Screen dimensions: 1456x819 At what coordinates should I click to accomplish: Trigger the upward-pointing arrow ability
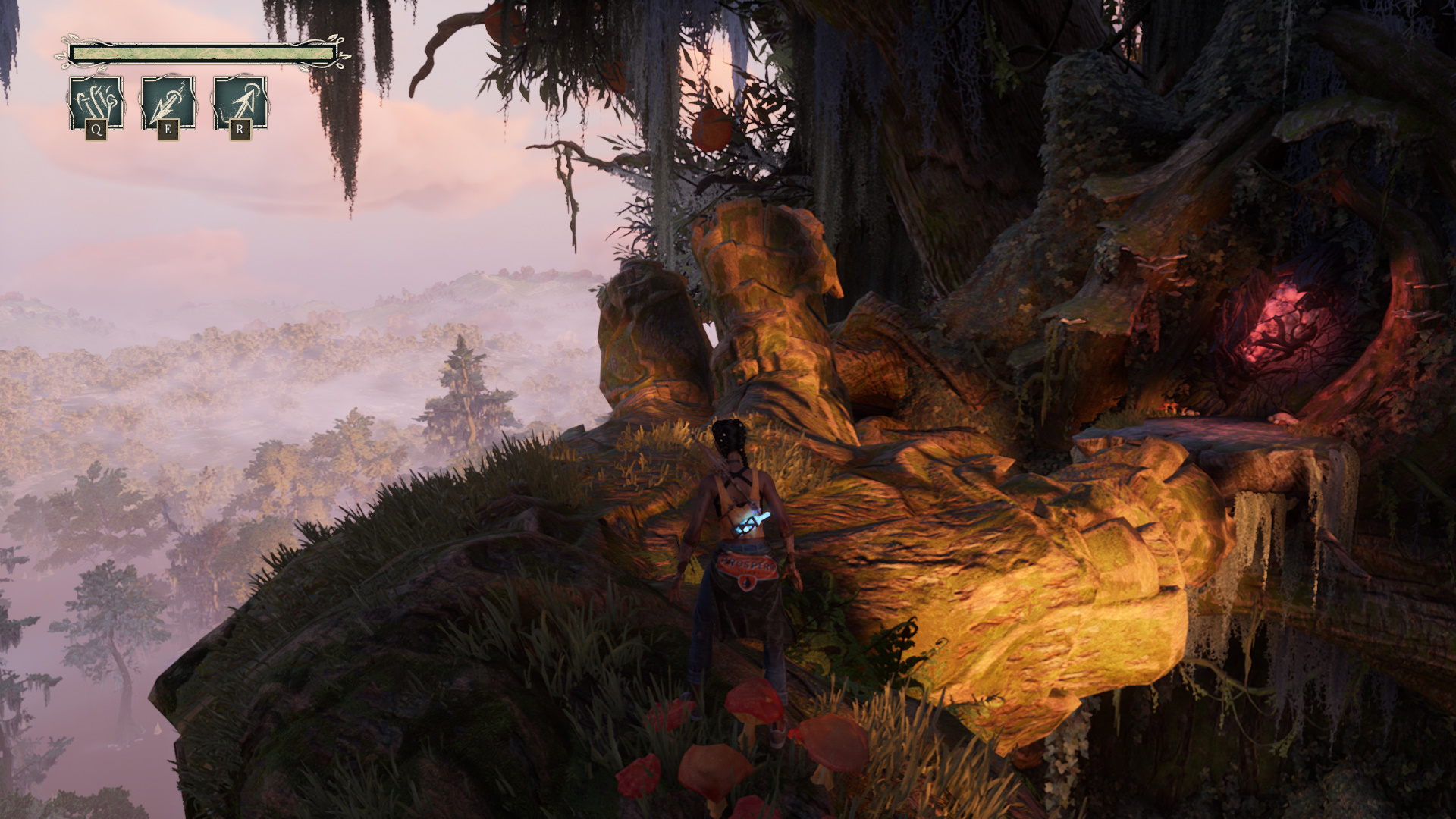coord(240,103)
